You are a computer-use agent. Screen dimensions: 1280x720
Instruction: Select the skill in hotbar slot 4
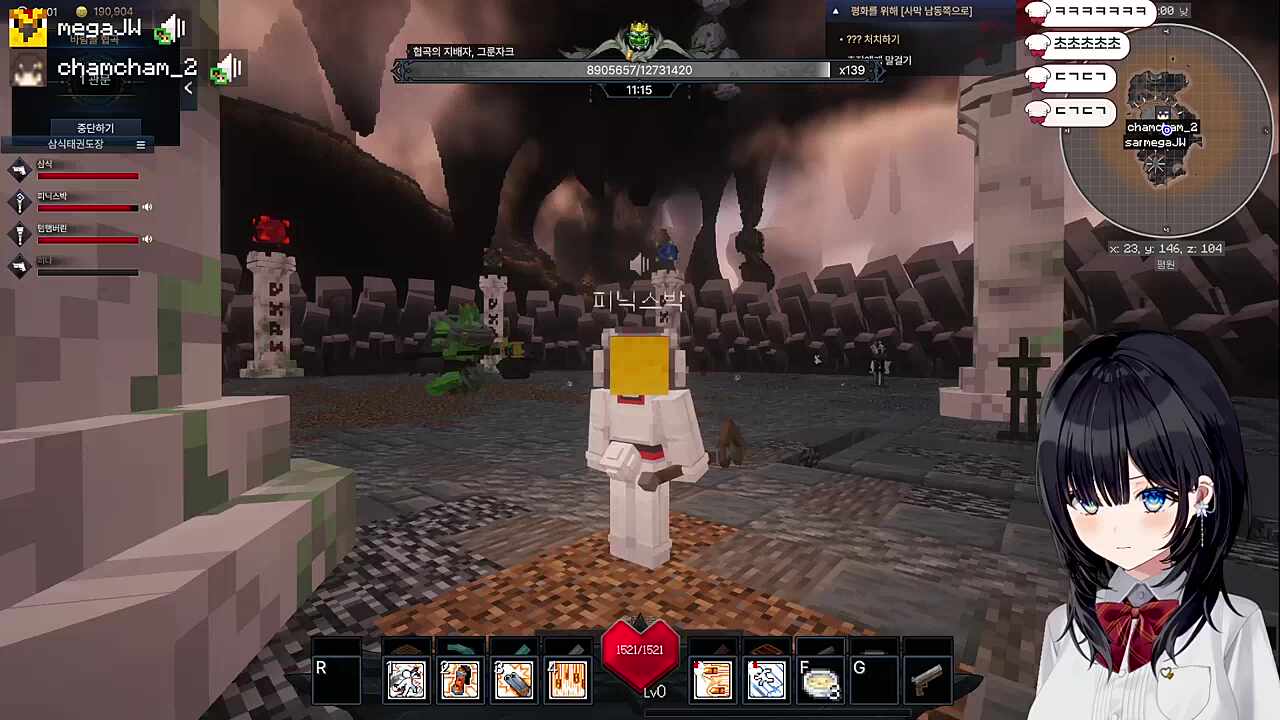click(567, 680)
